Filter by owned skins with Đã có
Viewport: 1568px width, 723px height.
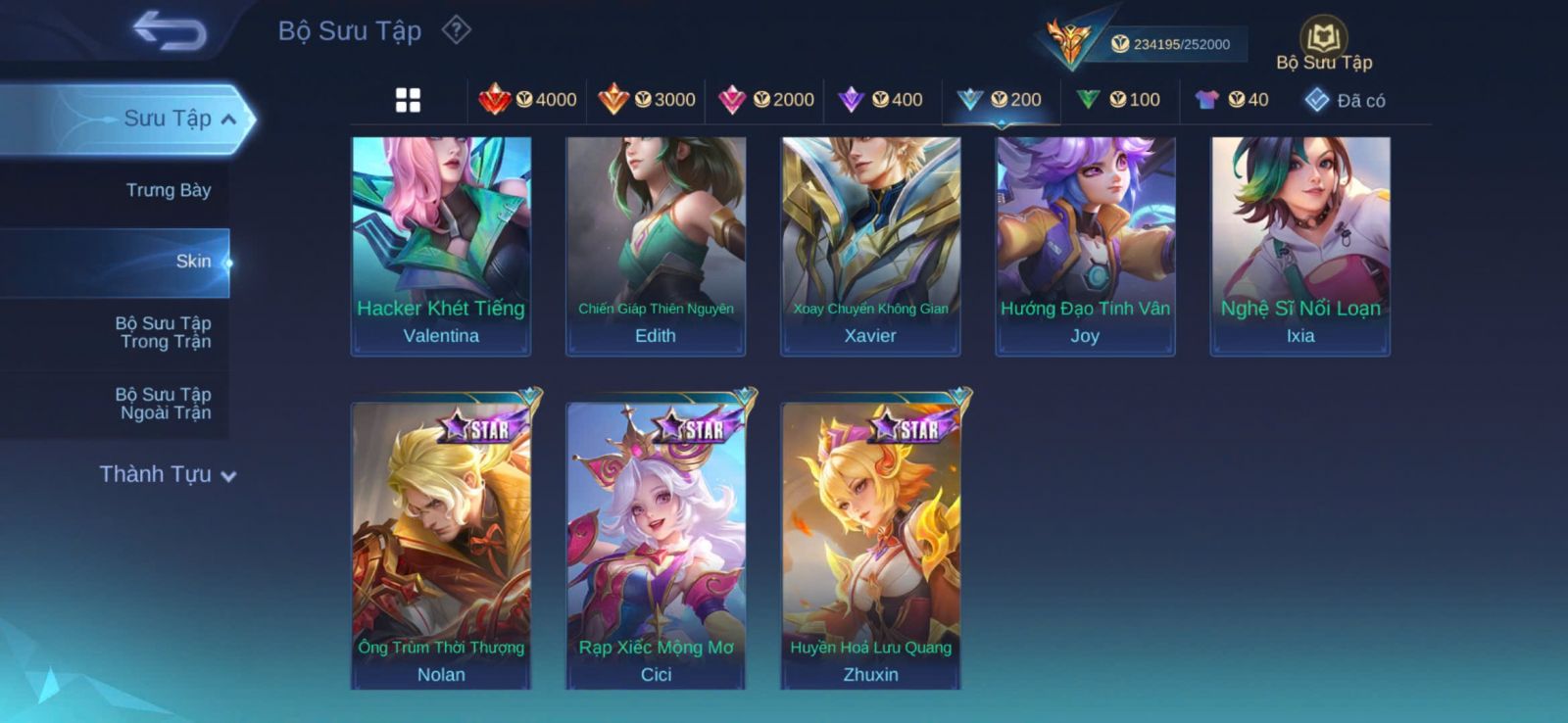[x=1345, y=100]
